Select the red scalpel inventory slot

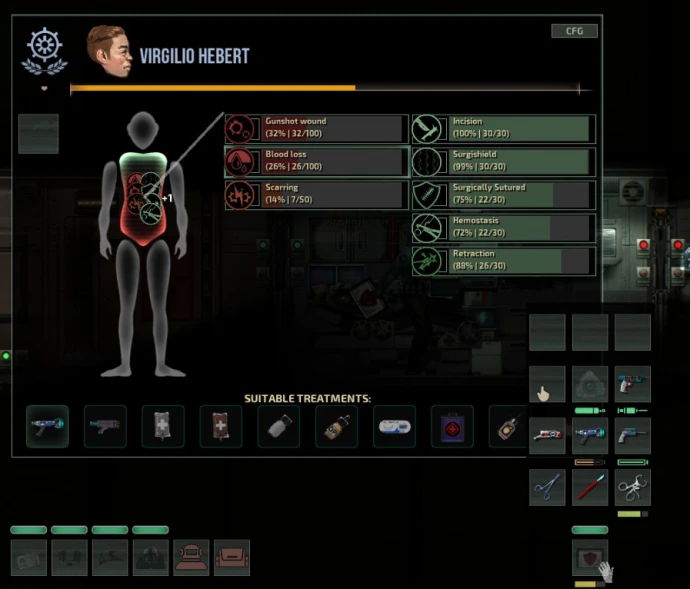point(590,487)
